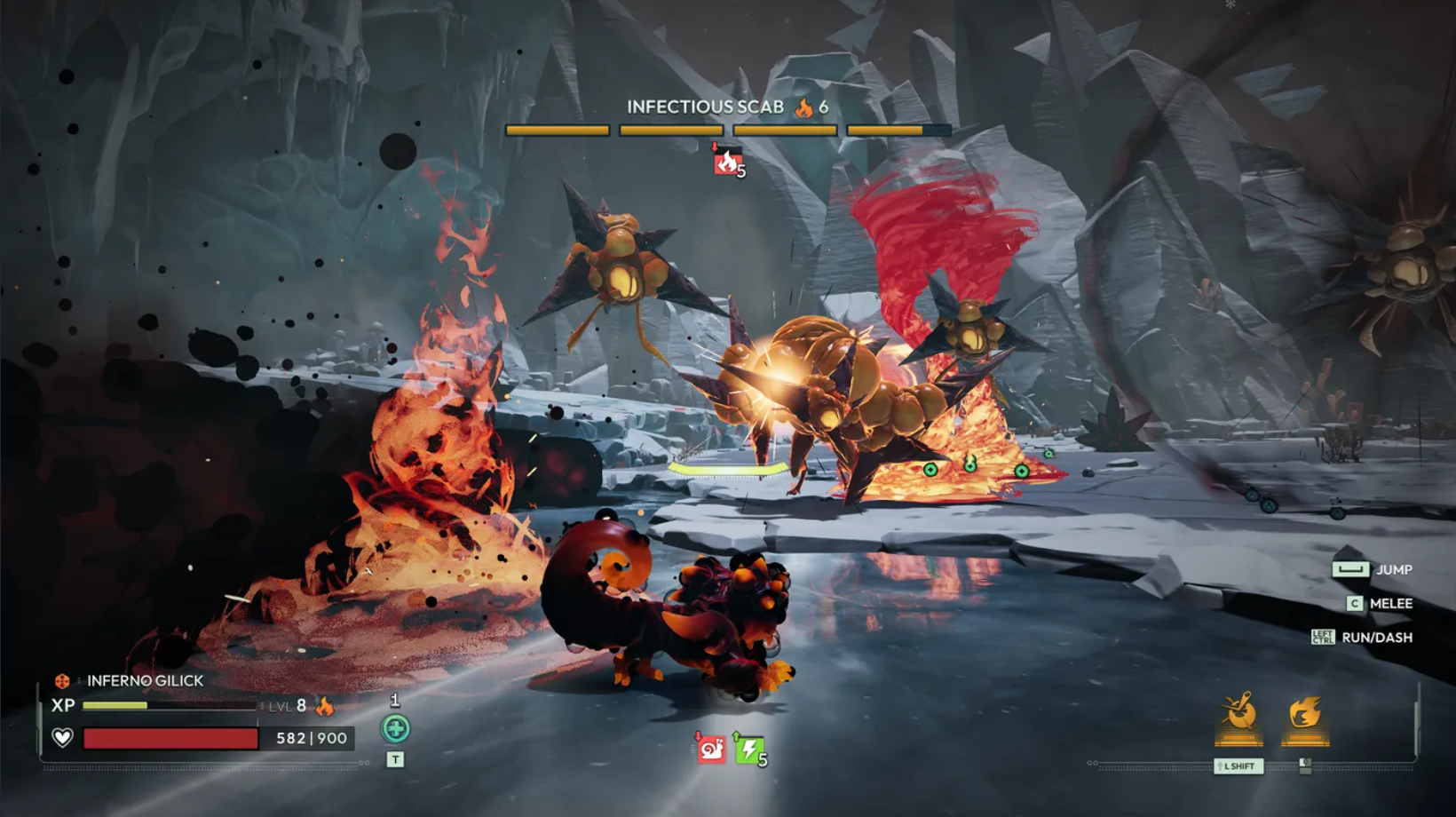This screenshot has height=817, width=1456.
Task: Activate the flame ability icon
Action: [1304, 714]
